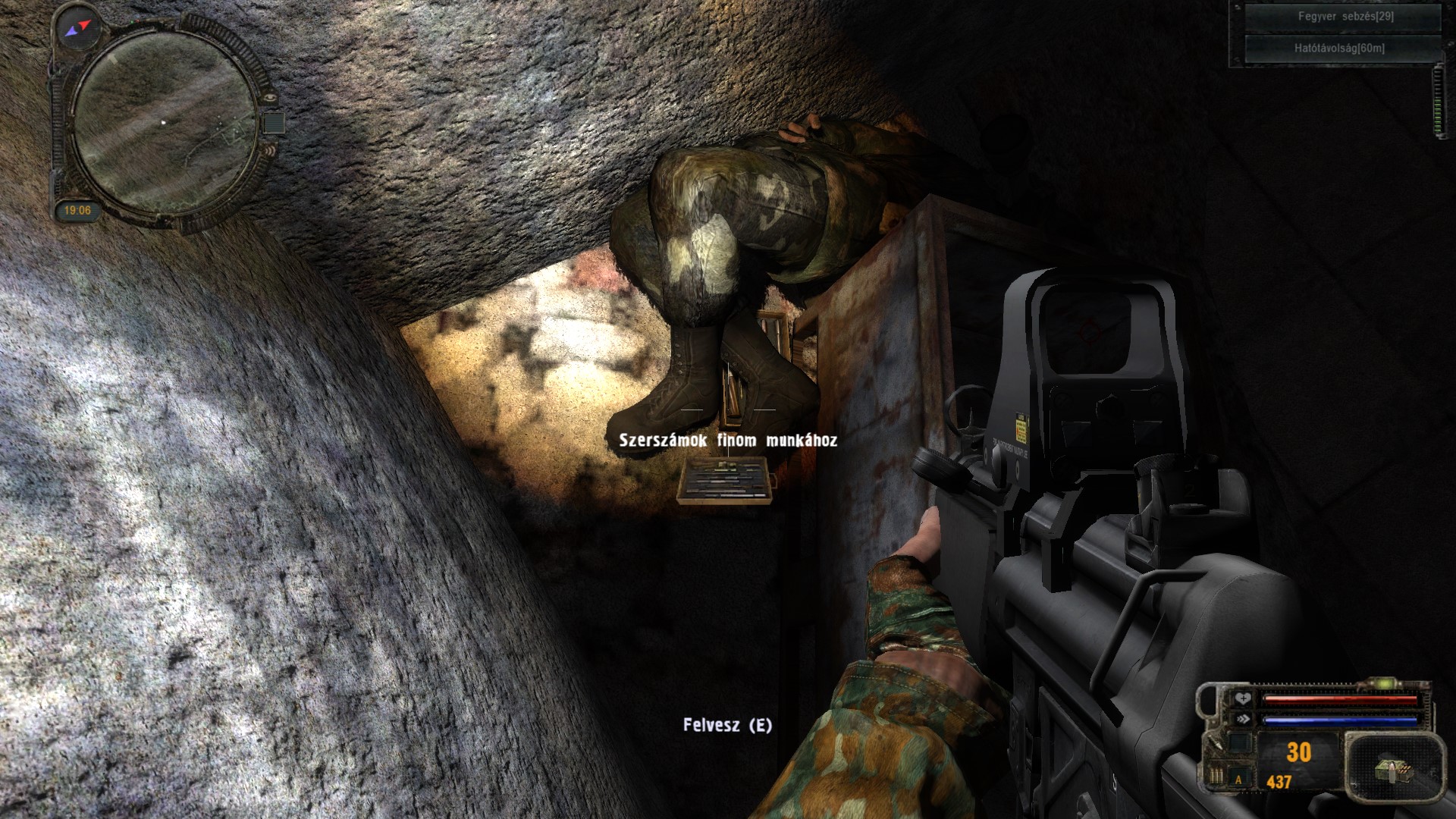
Task: Toggle the 'A' automatic fire mode indicator
Action: (1239, 779)
